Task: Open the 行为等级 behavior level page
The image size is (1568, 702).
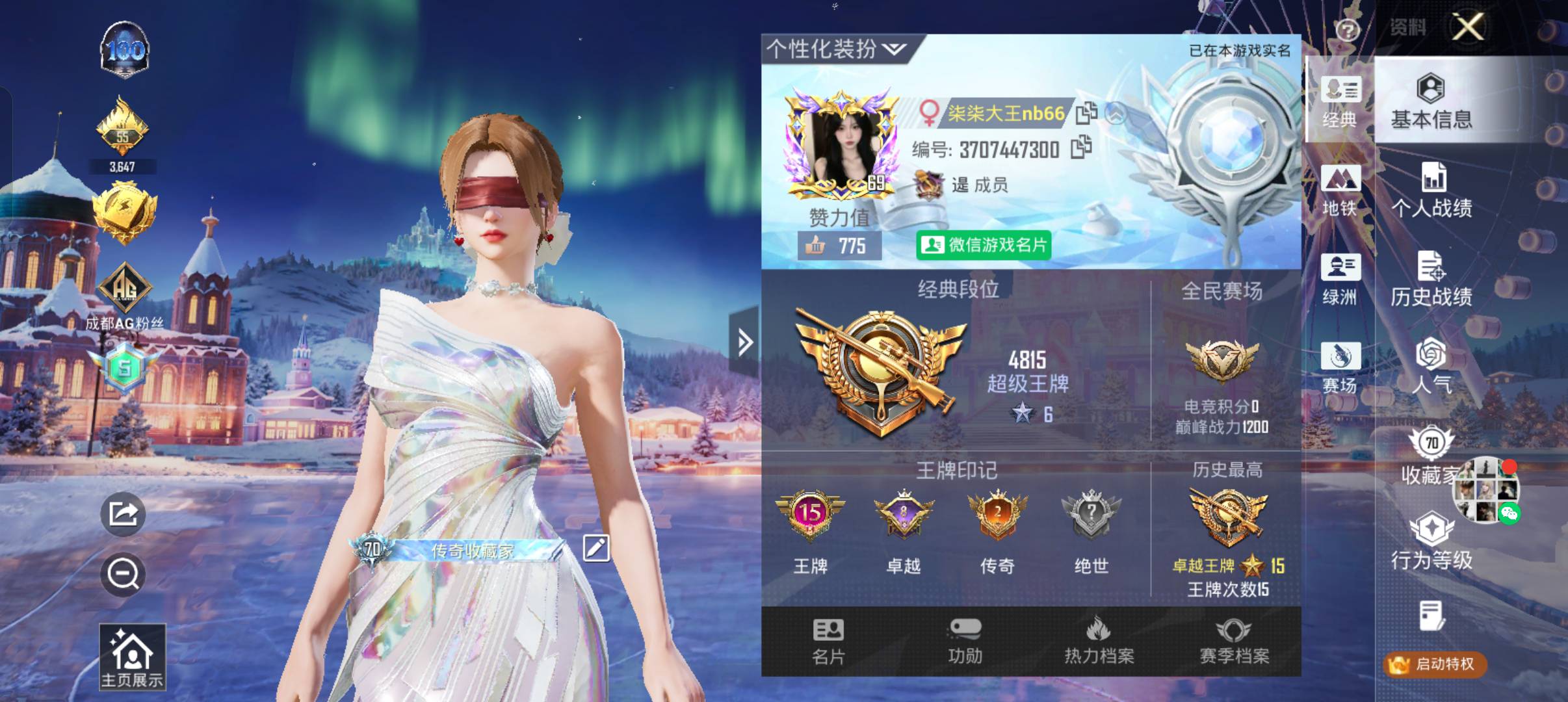Action: [1431, 541]
